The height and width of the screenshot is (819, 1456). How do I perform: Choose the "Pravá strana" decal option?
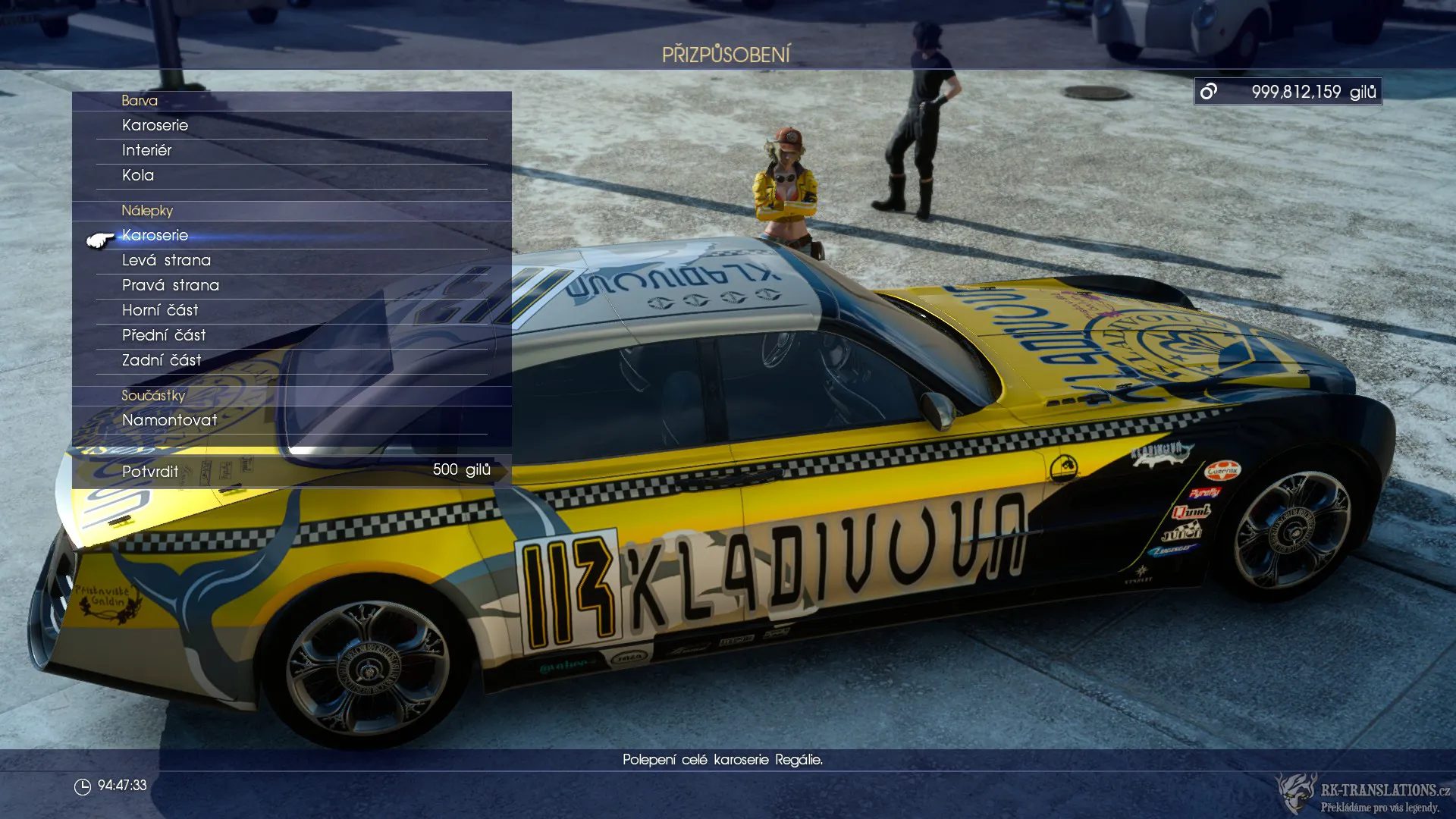click(171, 285)
